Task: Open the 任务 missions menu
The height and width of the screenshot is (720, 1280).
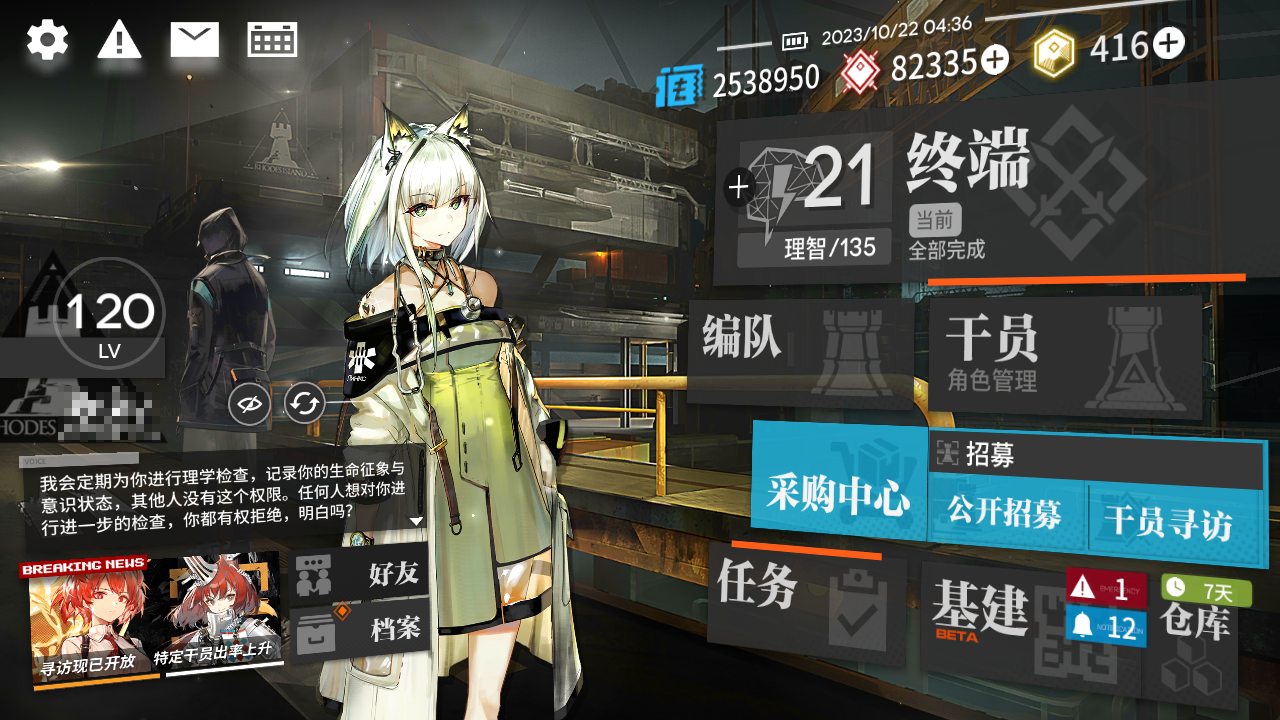Action: pyautogui.click(x=805, y=602)
